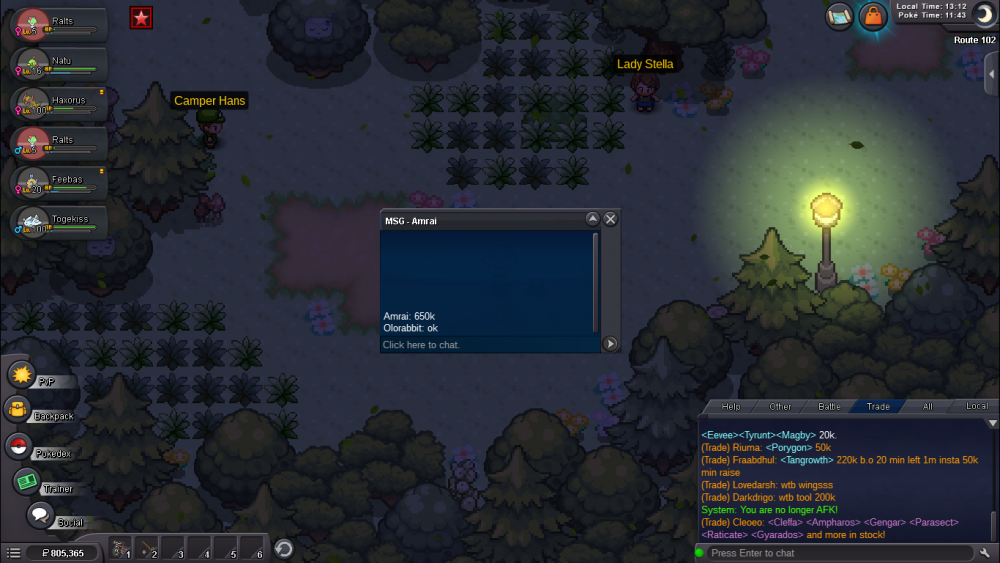
Task: Close the Amrai message window
Action: pos(611,219)
